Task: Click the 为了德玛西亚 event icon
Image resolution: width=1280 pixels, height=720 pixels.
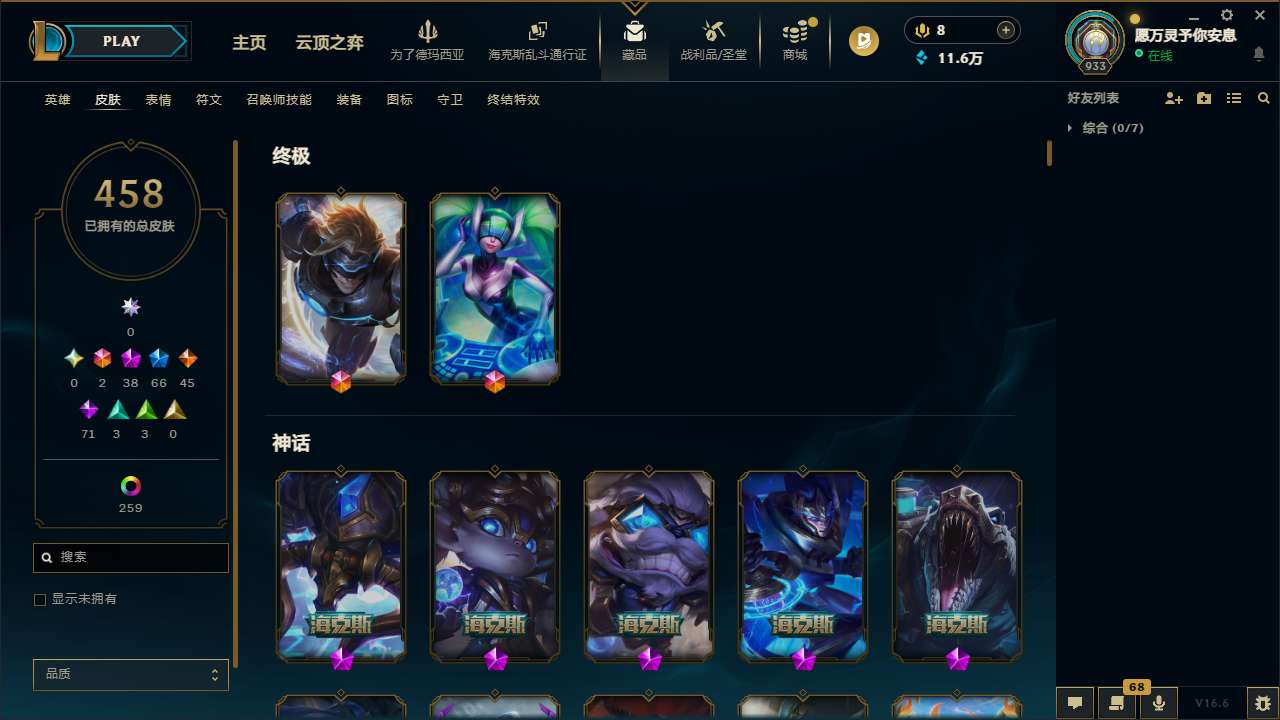Action: point(428,38)
